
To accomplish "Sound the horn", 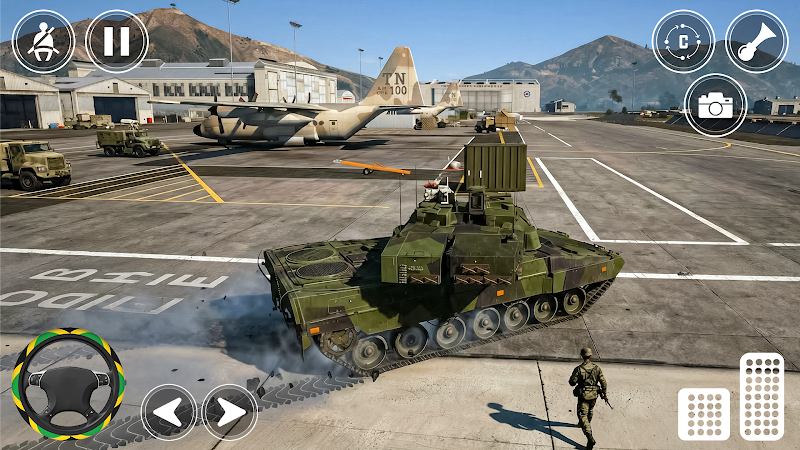I will click(x=756, y=41).
